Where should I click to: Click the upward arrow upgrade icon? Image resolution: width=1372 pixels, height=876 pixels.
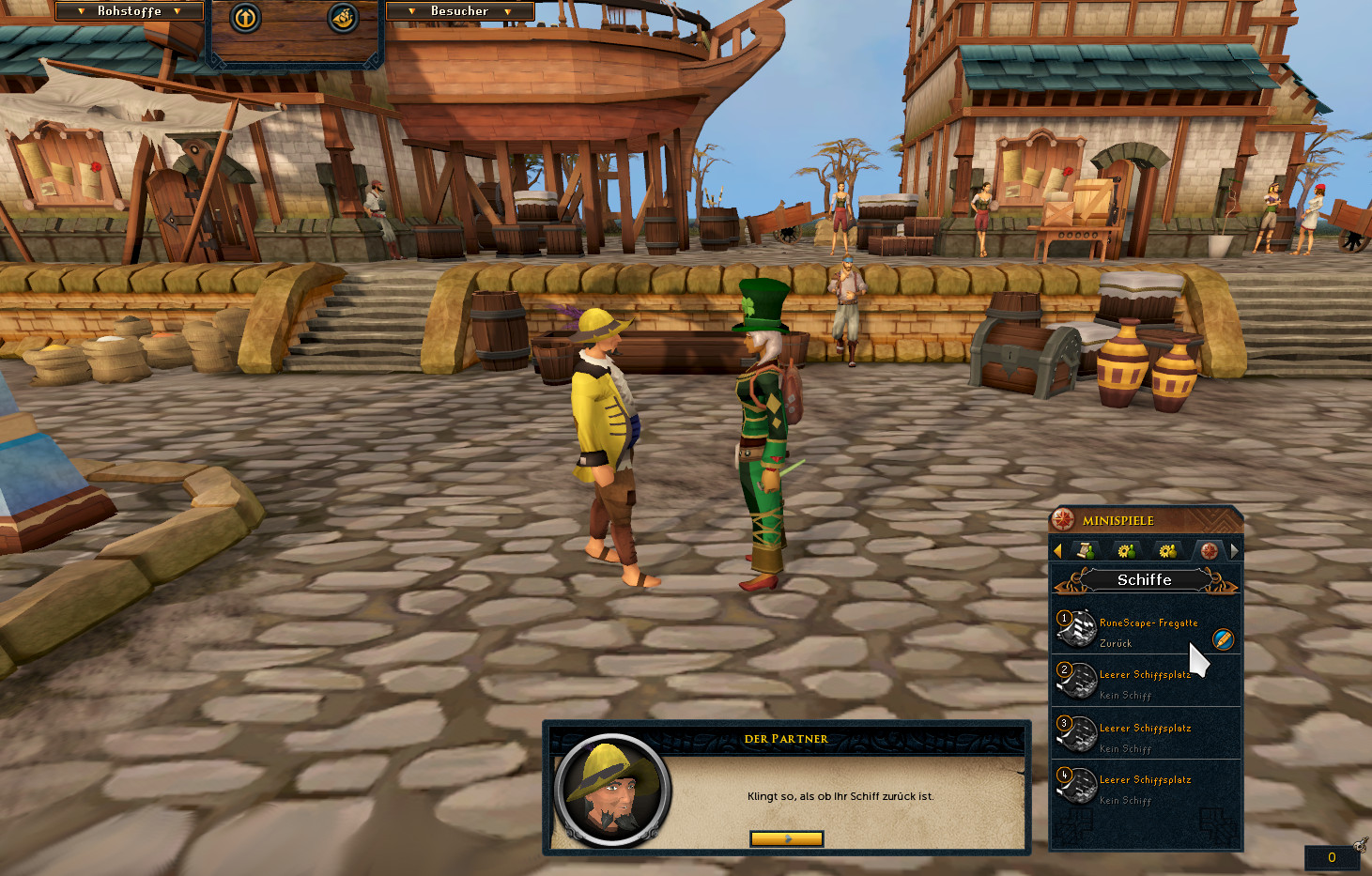coord(245,18)
